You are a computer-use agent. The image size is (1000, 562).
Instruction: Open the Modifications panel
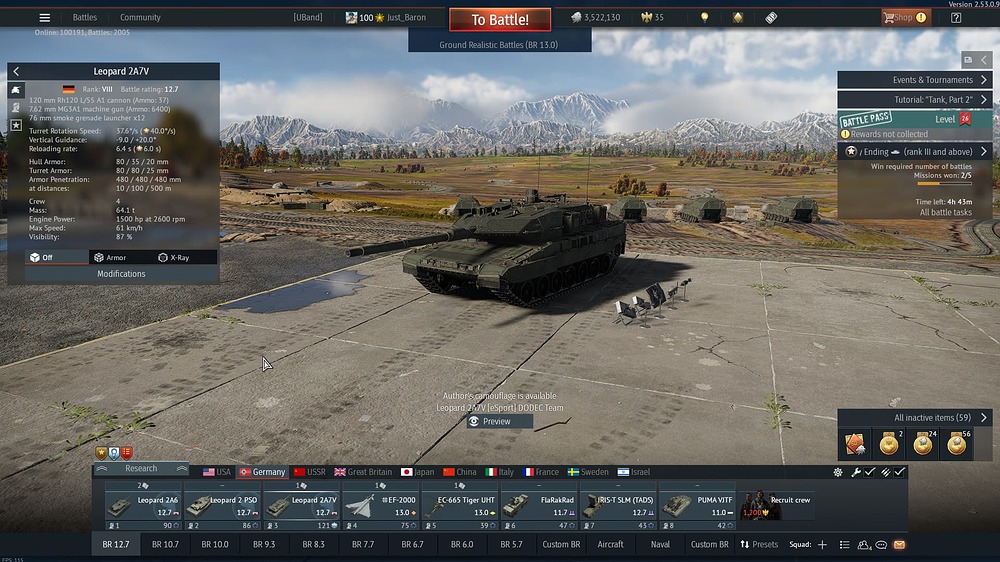[x=121, y=273]
